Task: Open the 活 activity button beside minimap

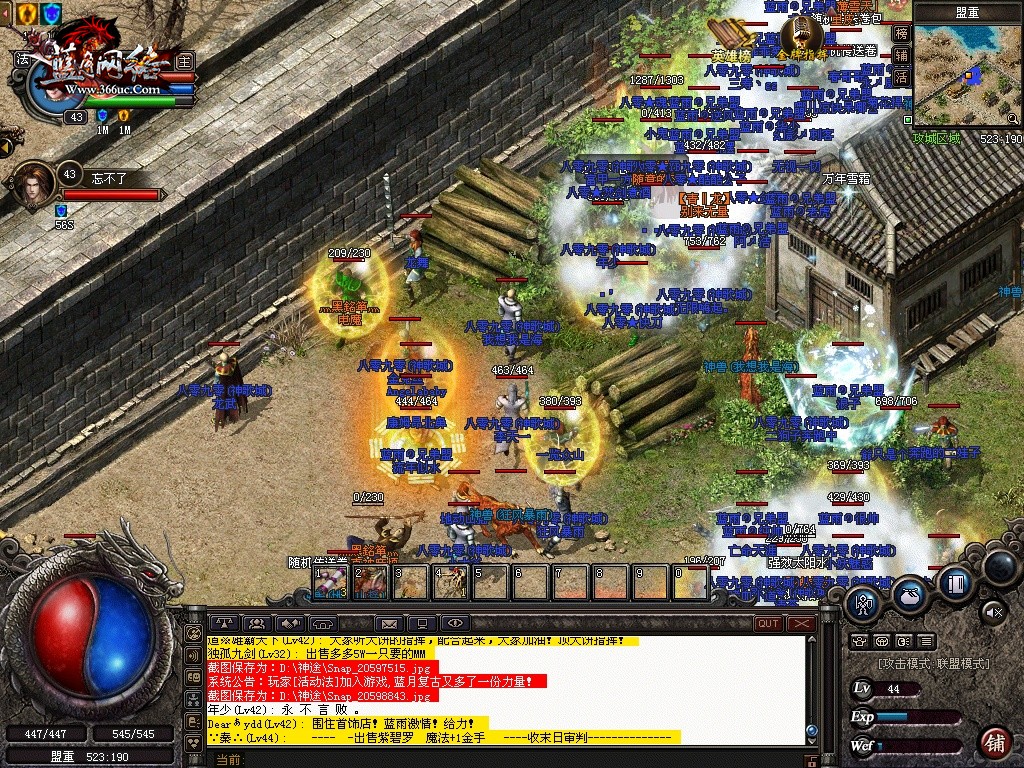Action: (x=901, y=76)
